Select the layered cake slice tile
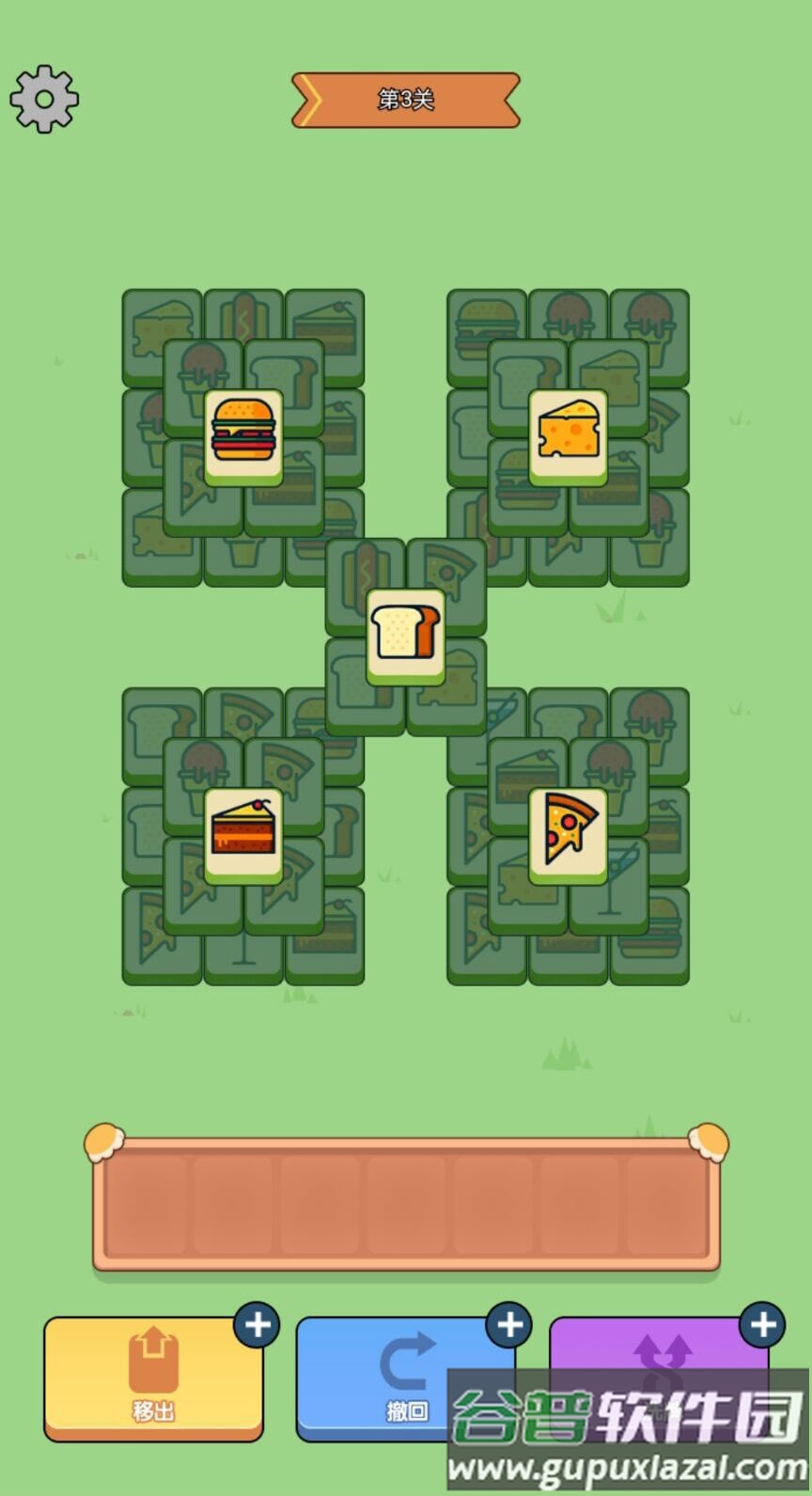 point(243,832)
